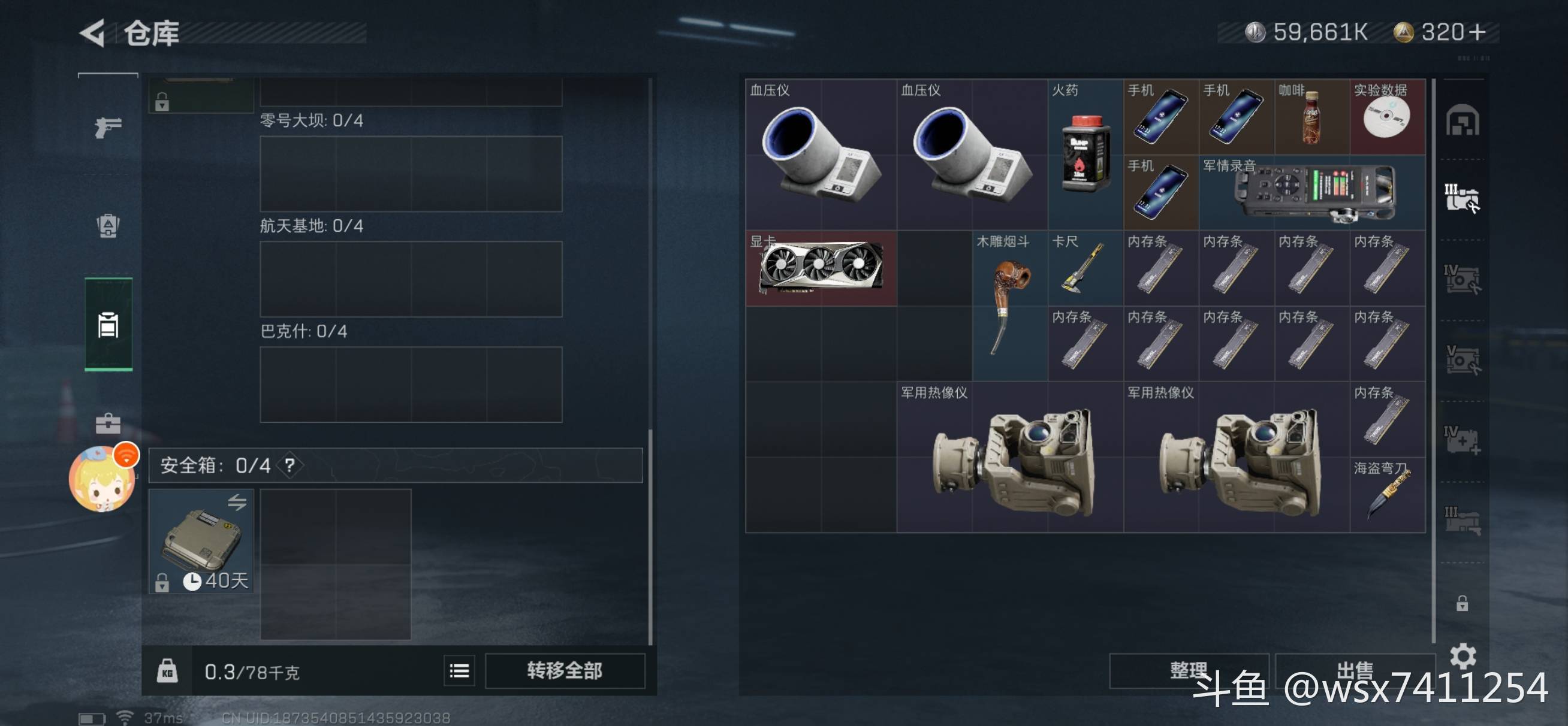
Task: Open the briefcase tab
Action: coord(108,423)
